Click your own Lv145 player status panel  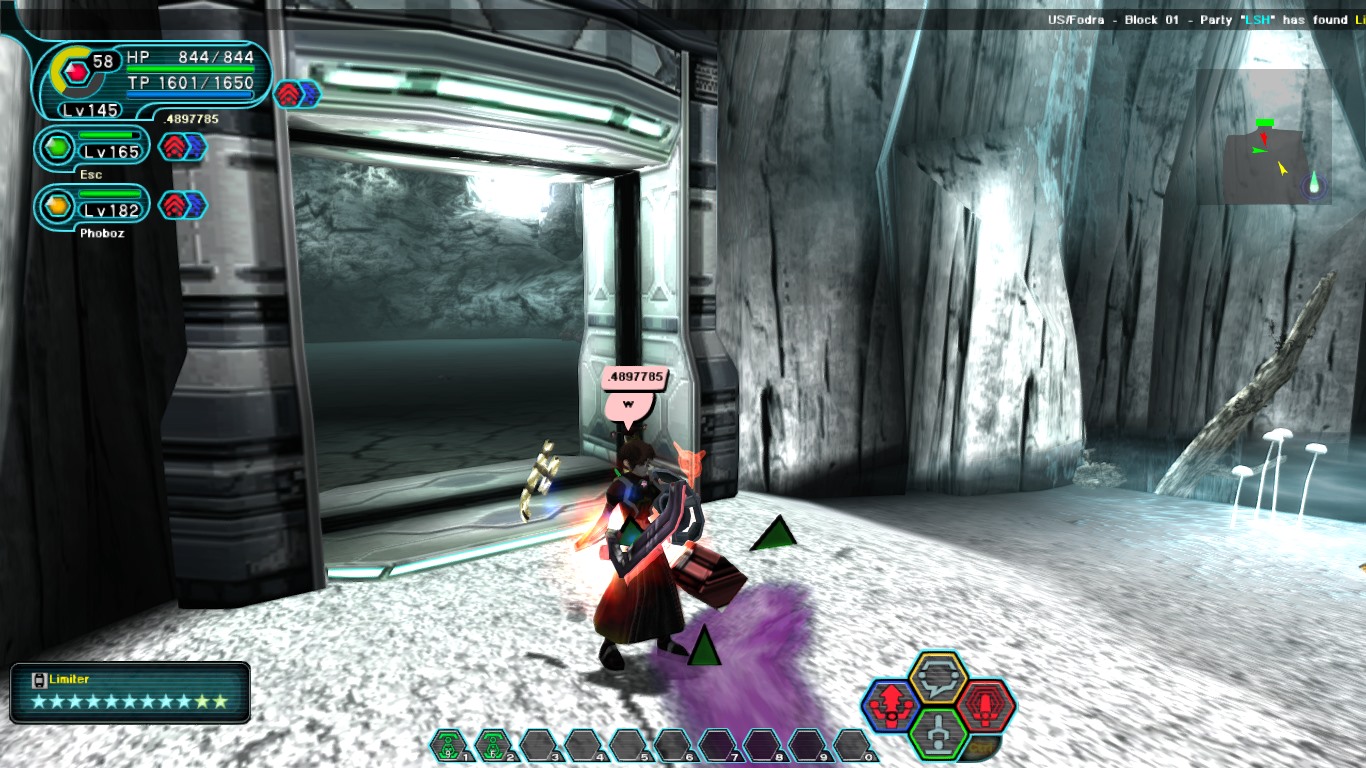tap(150, 82)
